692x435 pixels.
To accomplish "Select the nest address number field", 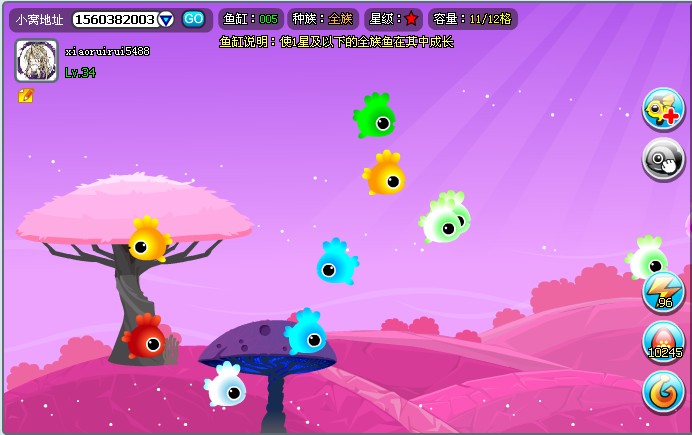I will point(114,20).
